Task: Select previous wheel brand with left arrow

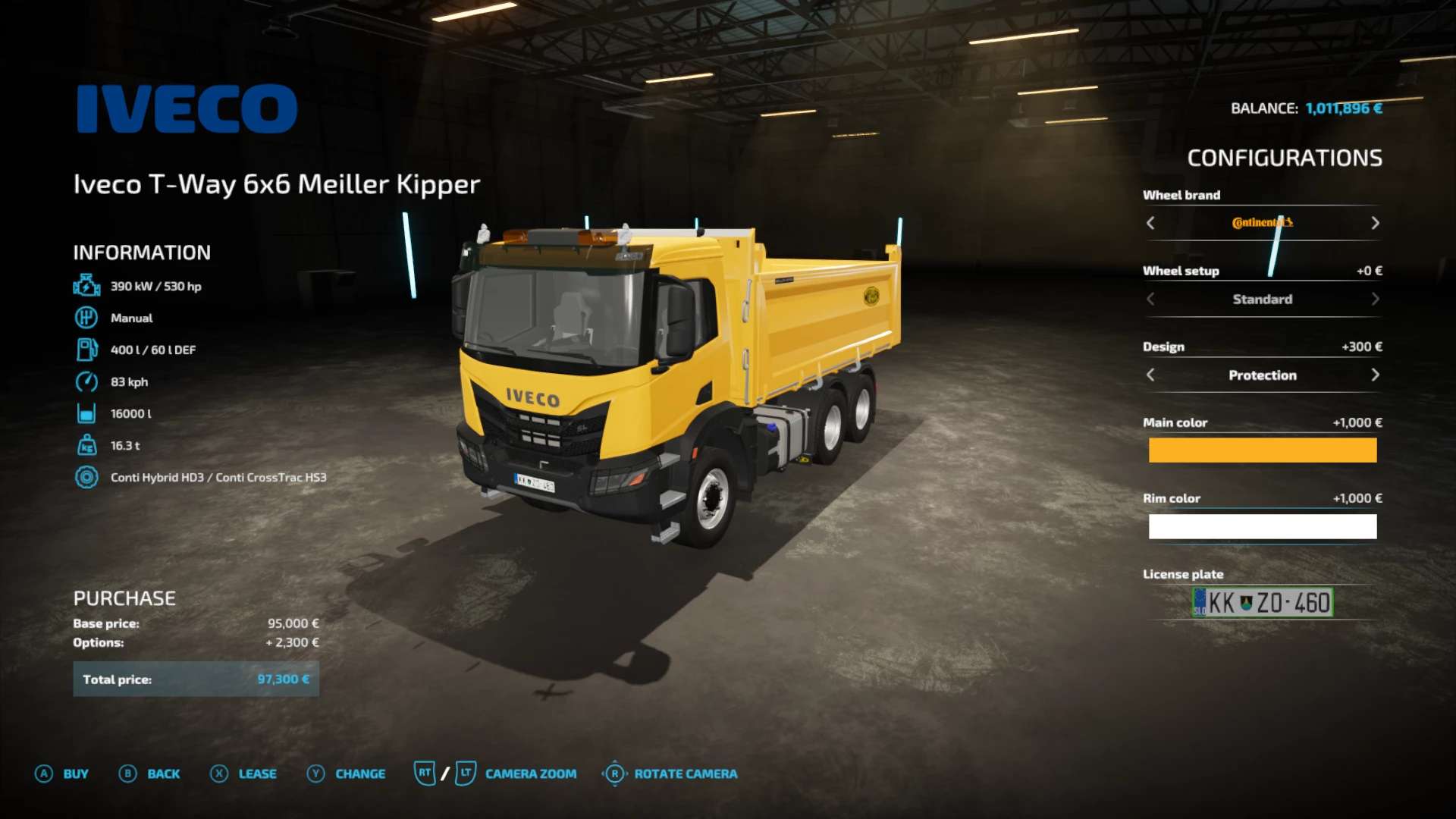Action: (1150, 223)
